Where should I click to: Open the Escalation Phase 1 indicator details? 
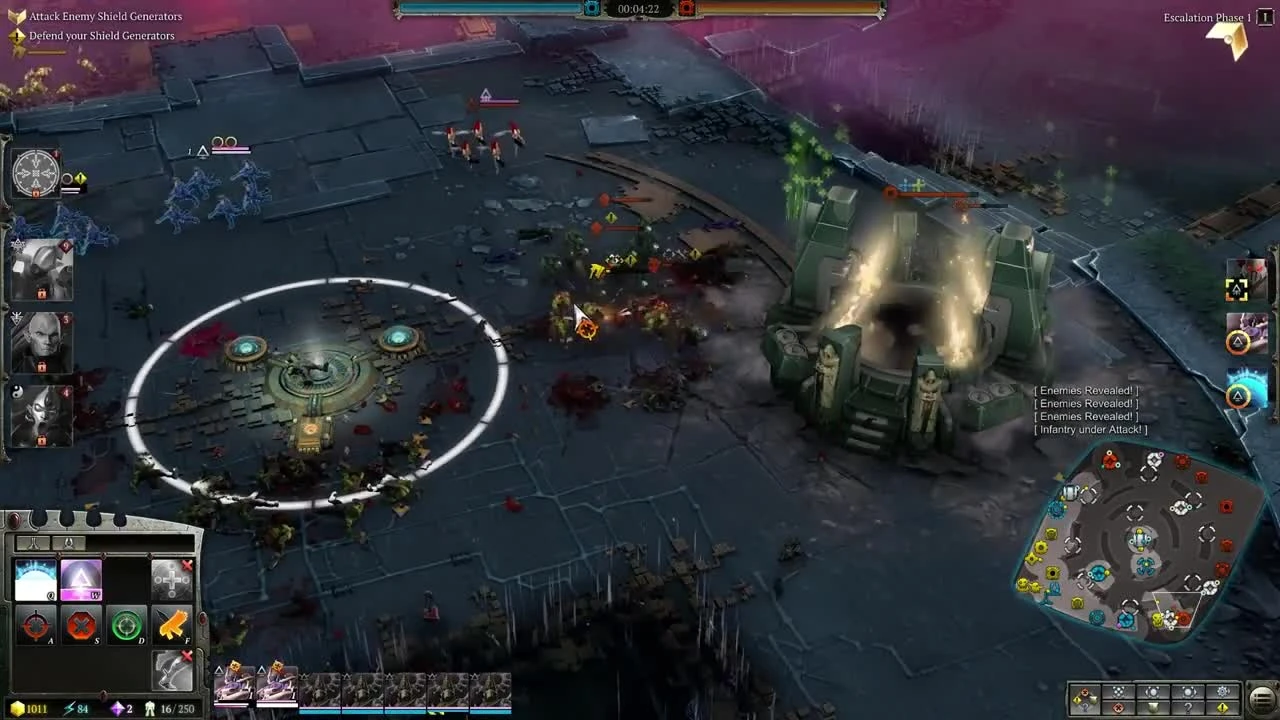click(x=1206, y=17)
